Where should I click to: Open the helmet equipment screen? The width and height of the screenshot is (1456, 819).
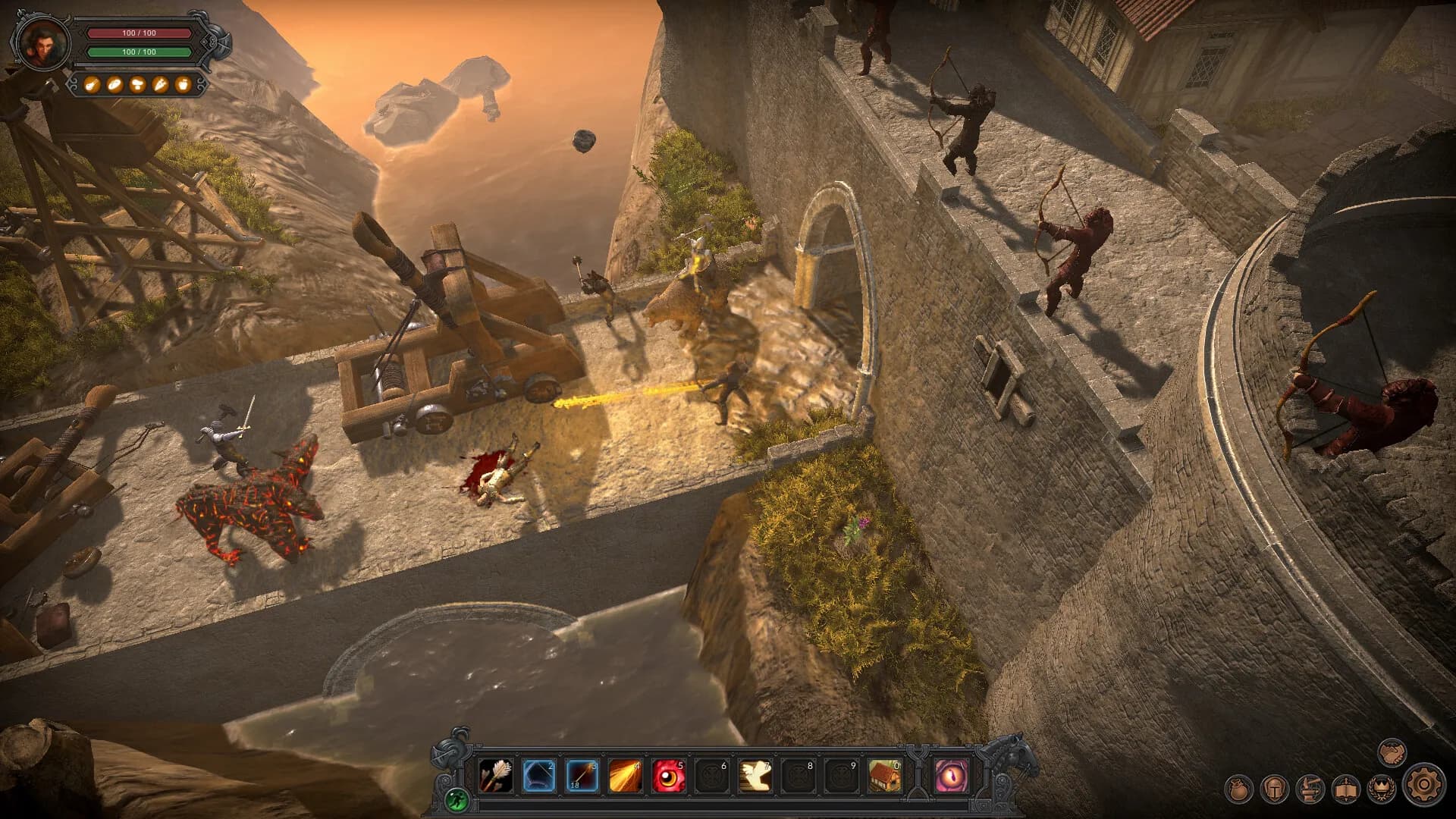pos(1274,789)
